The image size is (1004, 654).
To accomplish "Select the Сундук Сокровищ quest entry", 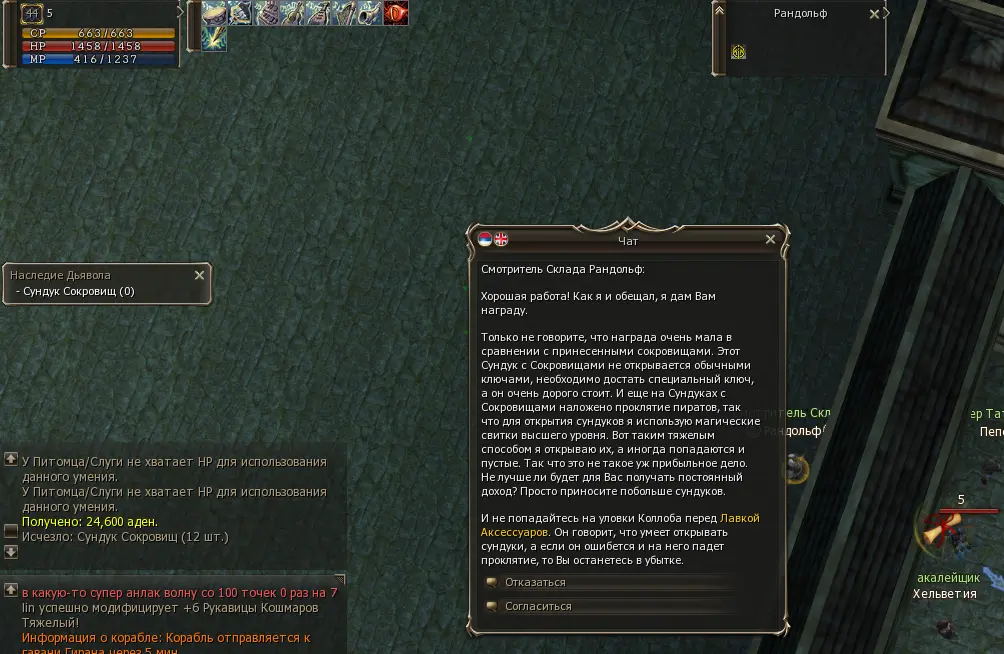I will pyautogui.click(x=75, y=292).
